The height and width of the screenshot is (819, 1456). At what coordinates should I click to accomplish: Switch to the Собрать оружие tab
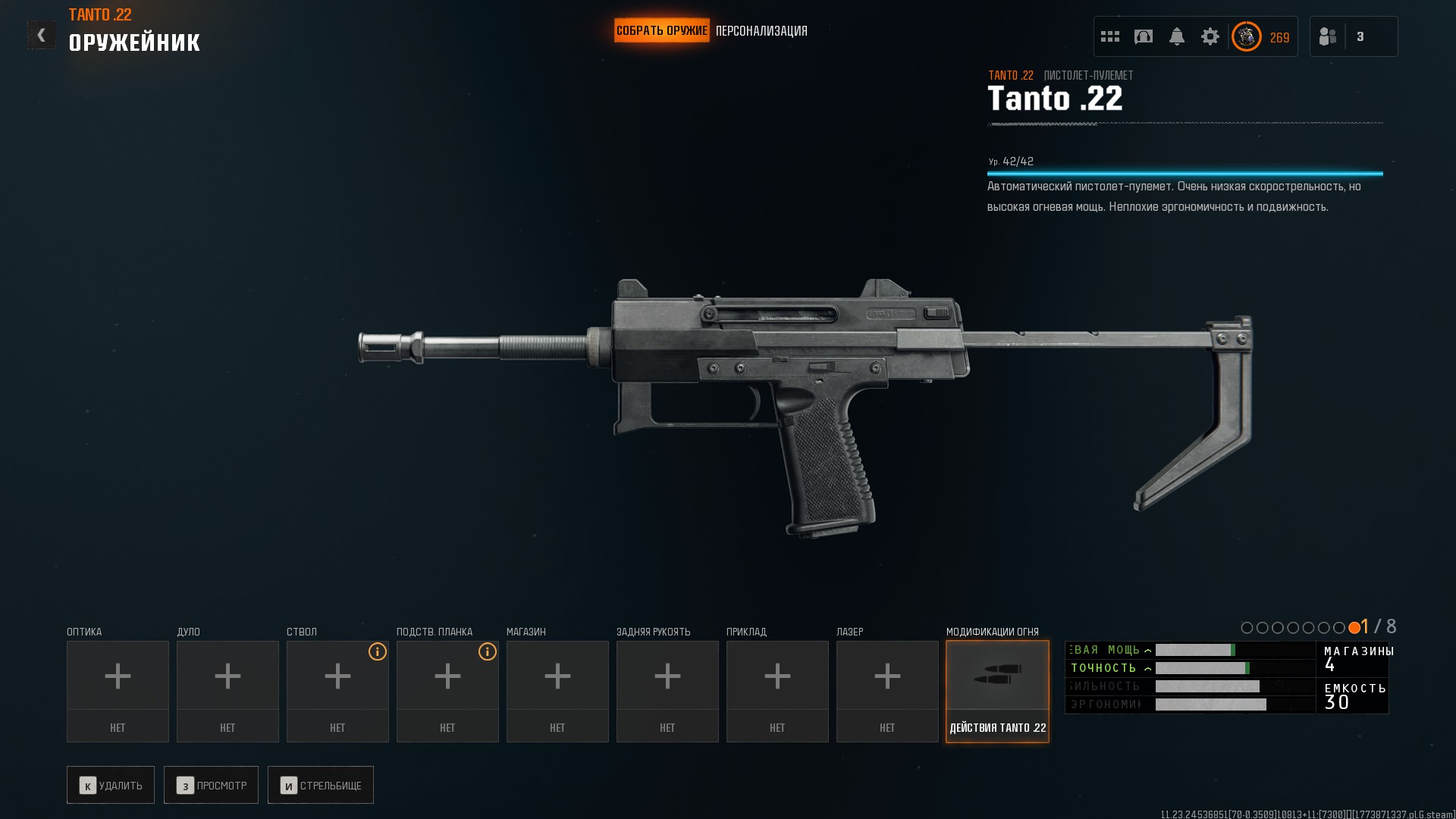click(661, 31)
